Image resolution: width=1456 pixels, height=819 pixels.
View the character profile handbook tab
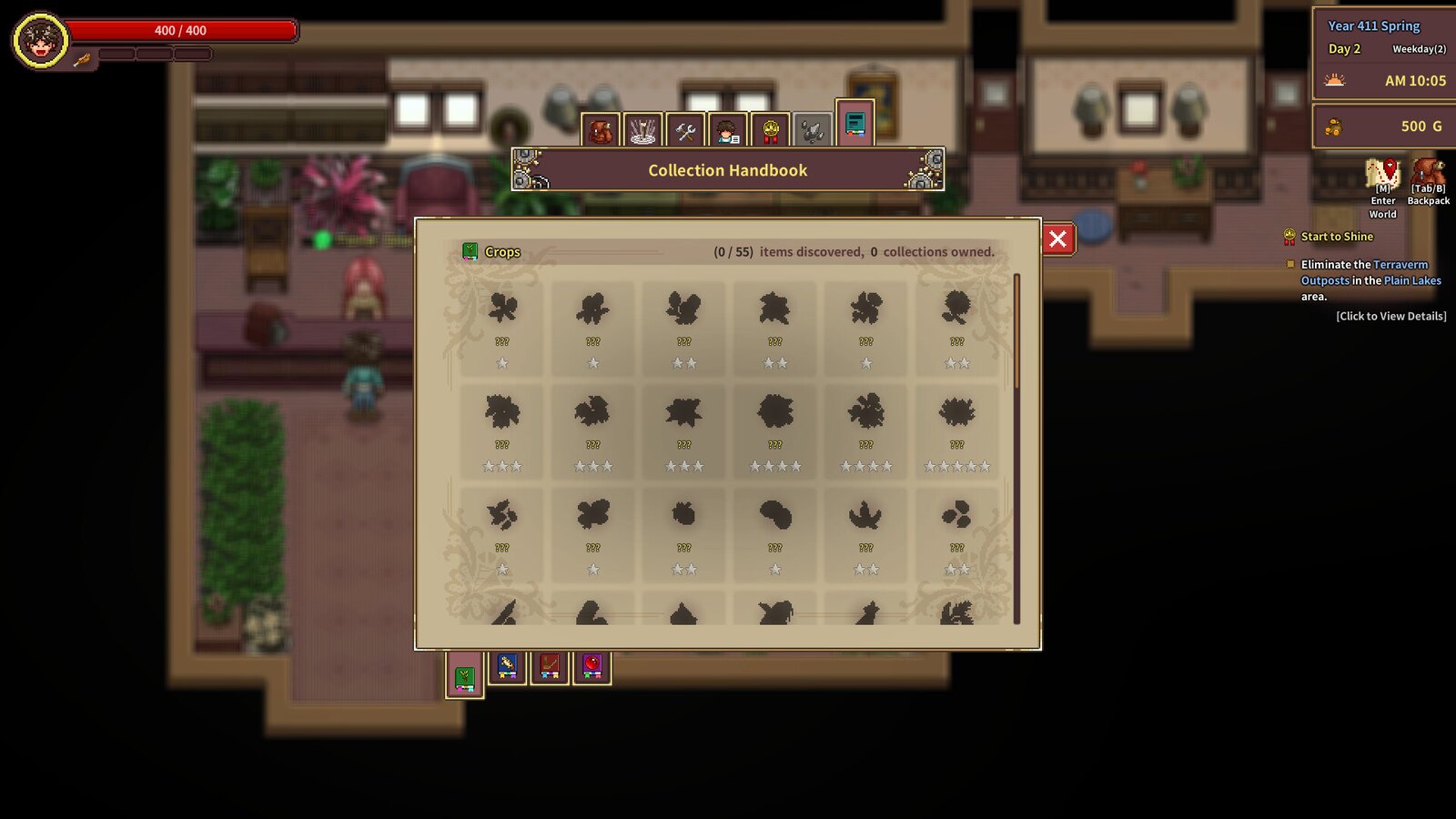727,128
